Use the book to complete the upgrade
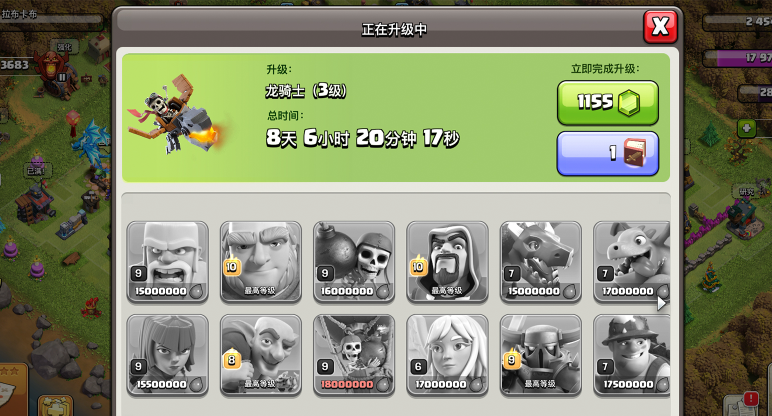Screen dimensions: 772x416 click(607, 153)
